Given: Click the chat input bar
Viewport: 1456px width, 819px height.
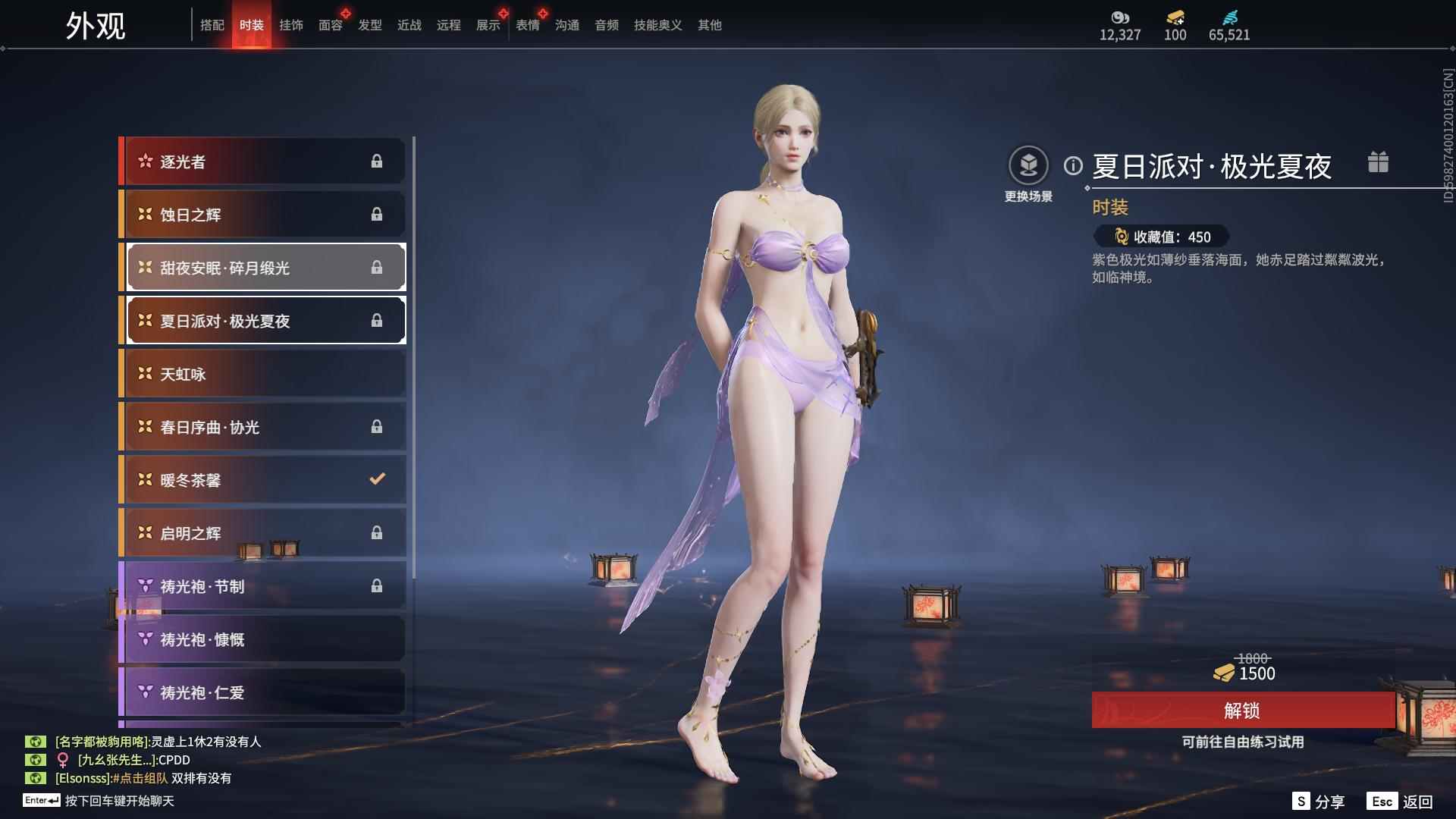Looking at the screenshot, I should [119, 801].
